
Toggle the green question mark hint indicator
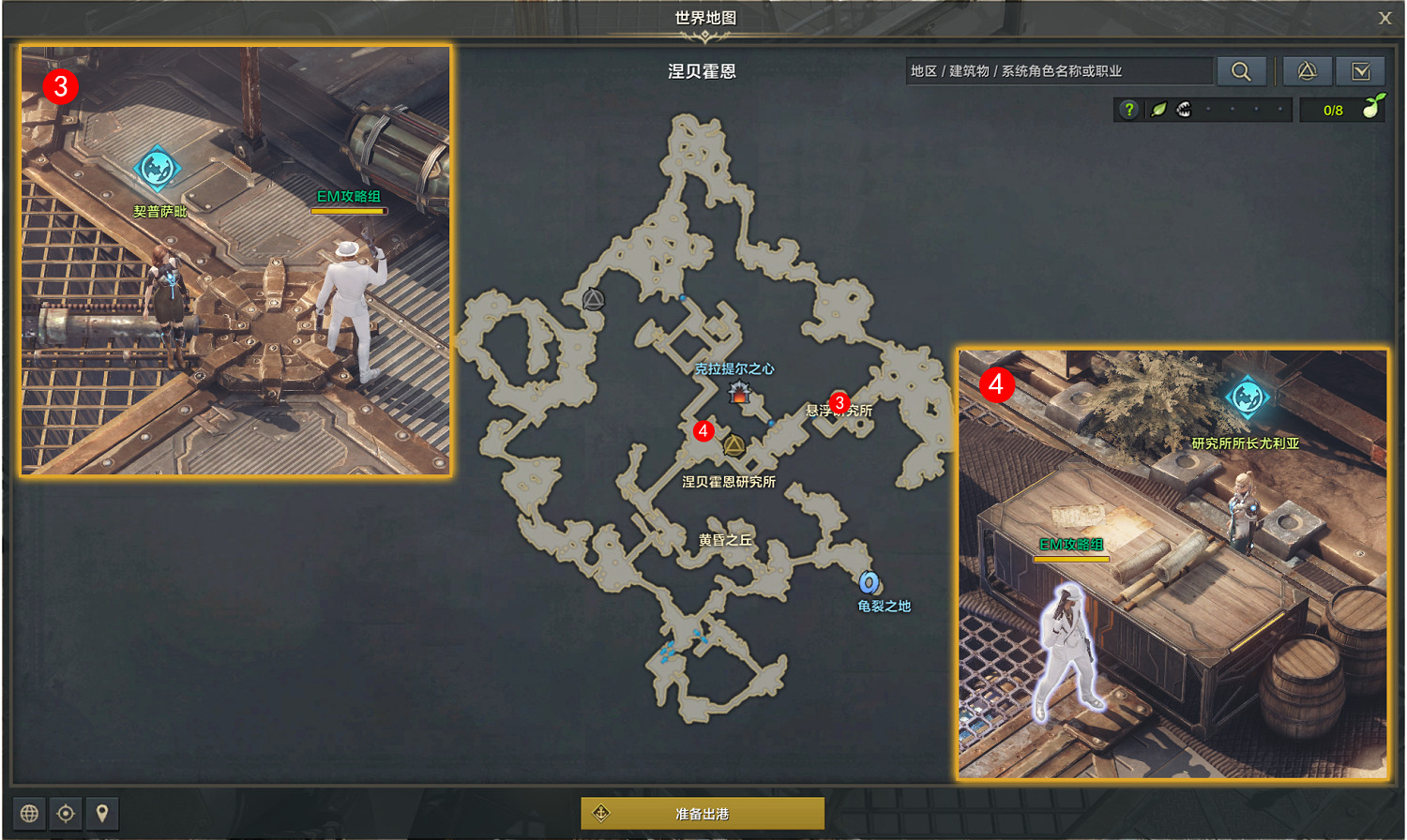(x=1129, y=109)
